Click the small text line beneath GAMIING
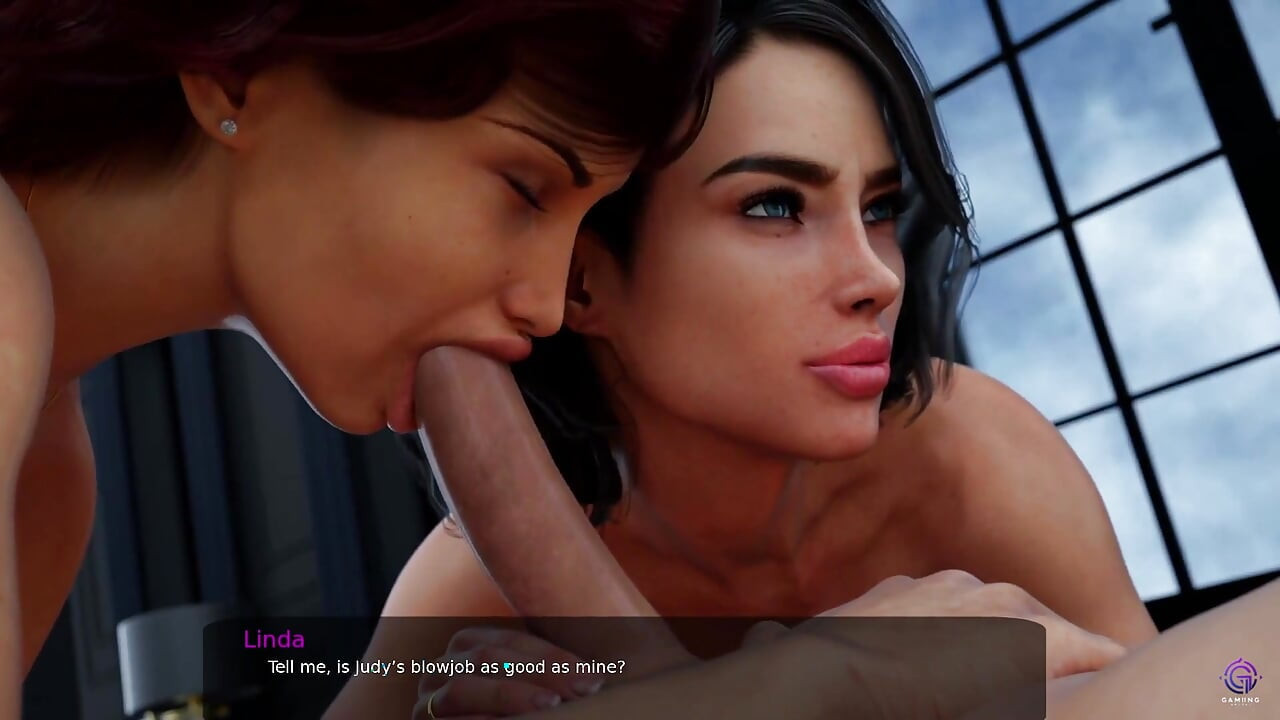This screenshot has height=720, width=1280. tap(1240, 704)
